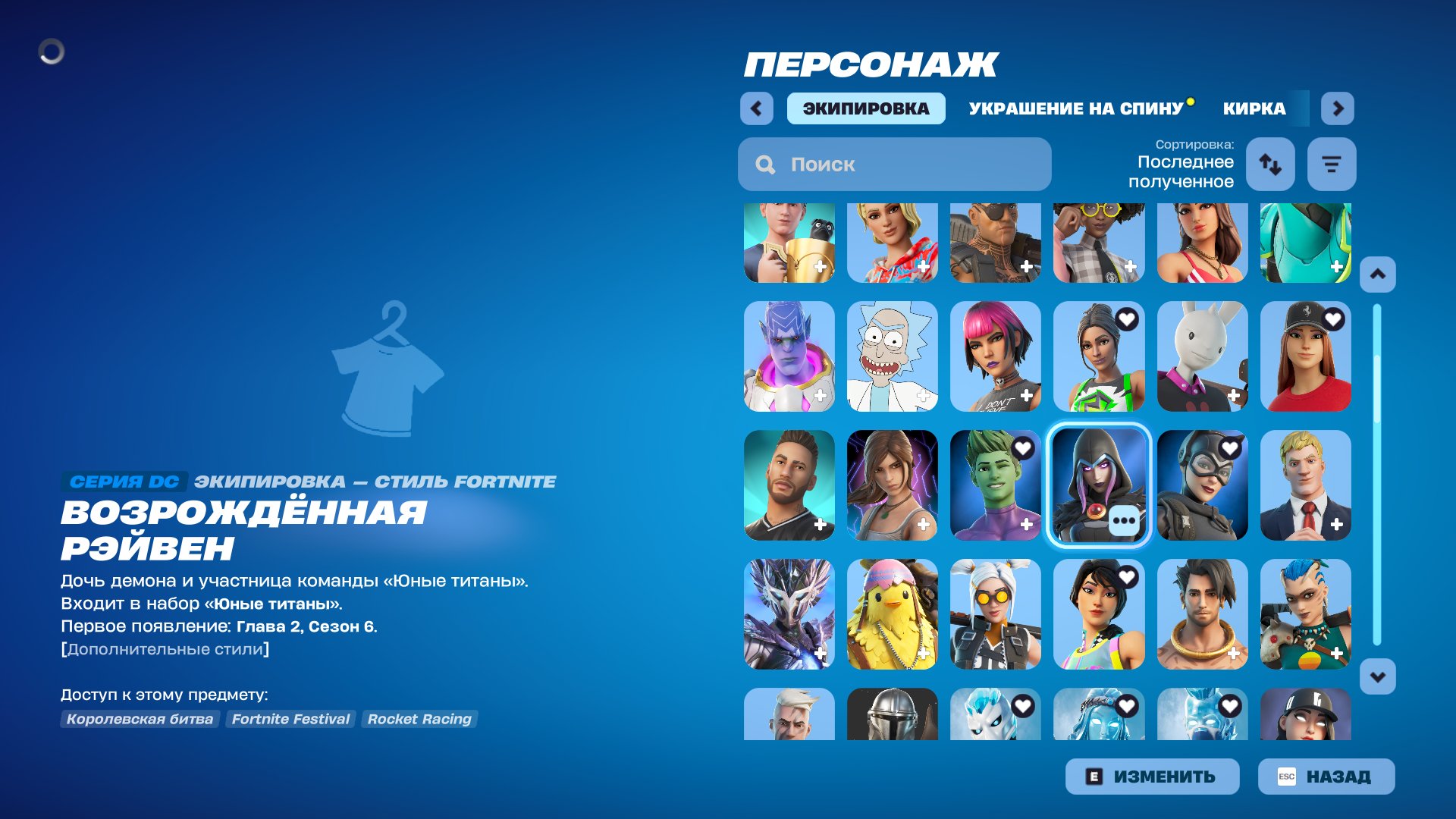Select the Lara Croft outfit thumbnail
This screenshot has height=819, width=1456.
pyautogui.click(x=893, y=484)
